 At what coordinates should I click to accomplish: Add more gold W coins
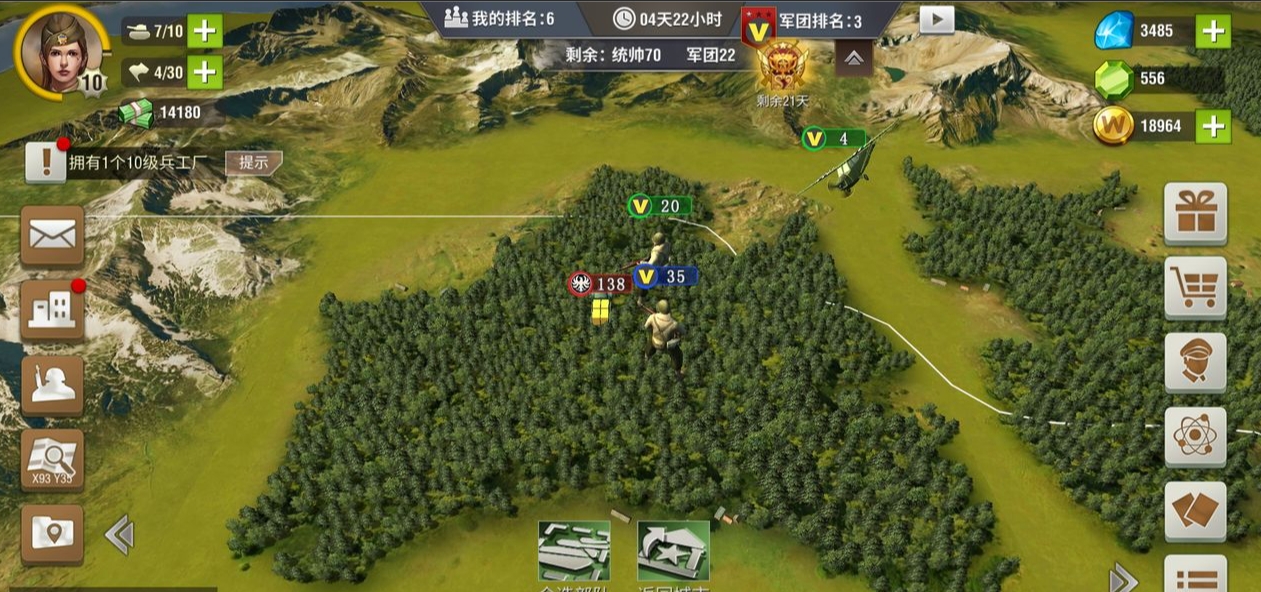(x=1213, y=126)
